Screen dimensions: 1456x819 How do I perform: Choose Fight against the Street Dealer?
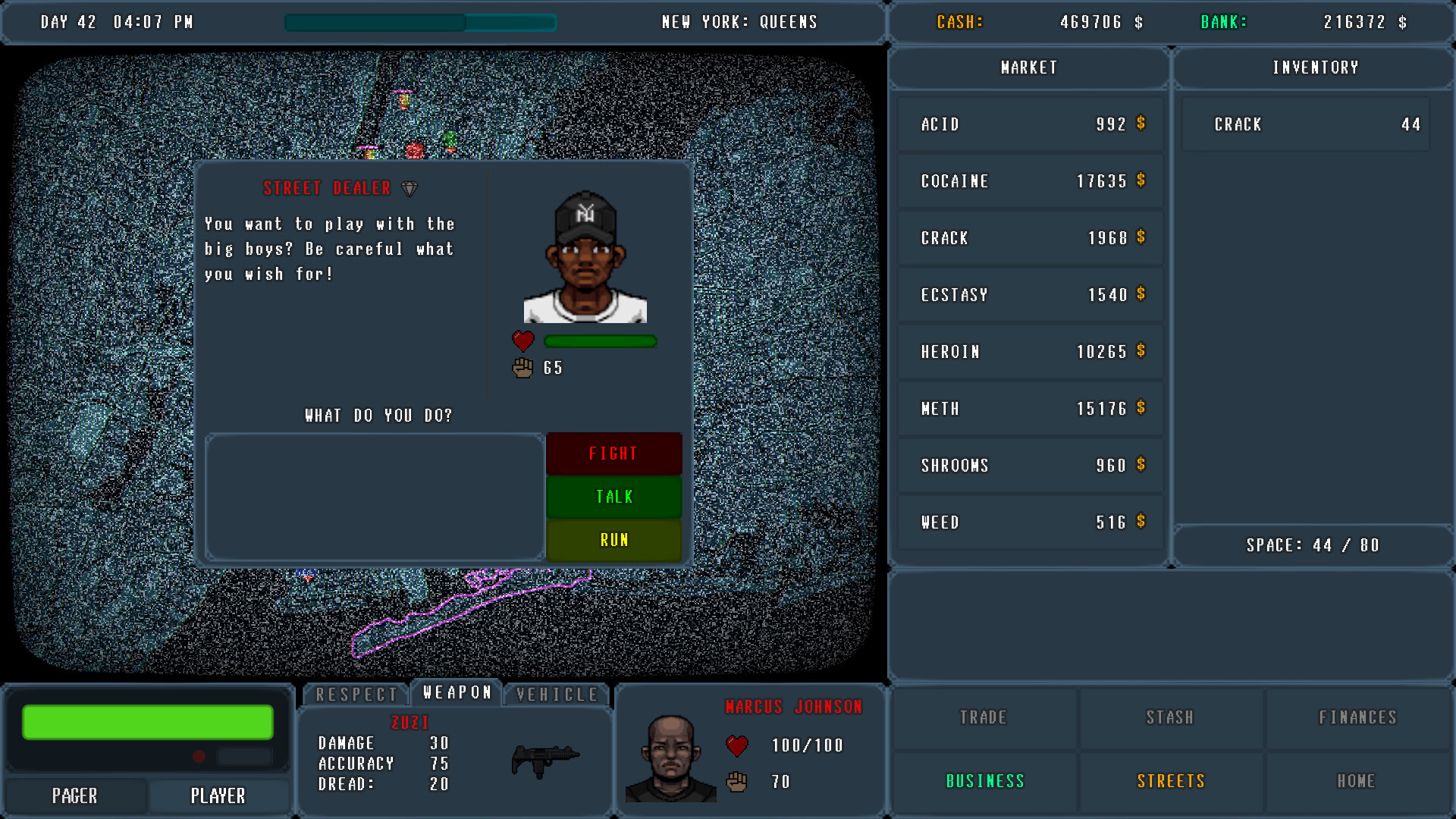pos(613,453)
